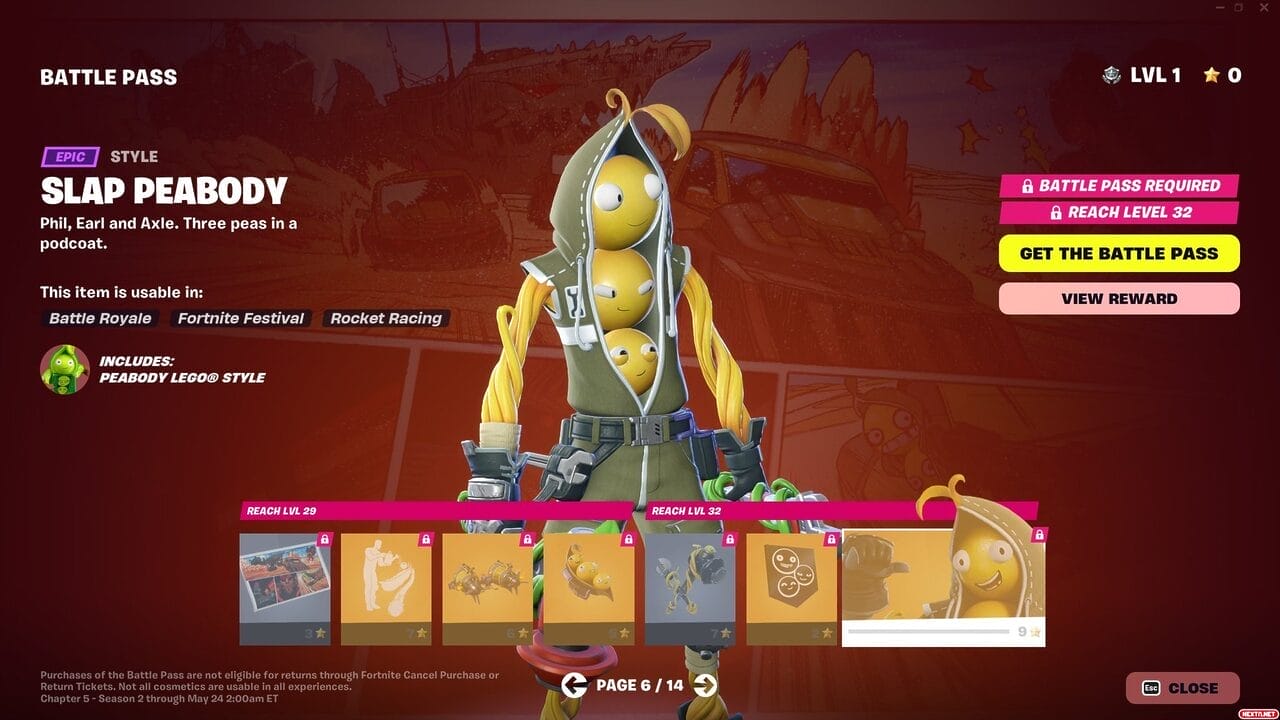Select the highlighted Slap Peabody style reward
Image resolution: width=1280 pixels, height=720 pixels.
tap(943, 588)
